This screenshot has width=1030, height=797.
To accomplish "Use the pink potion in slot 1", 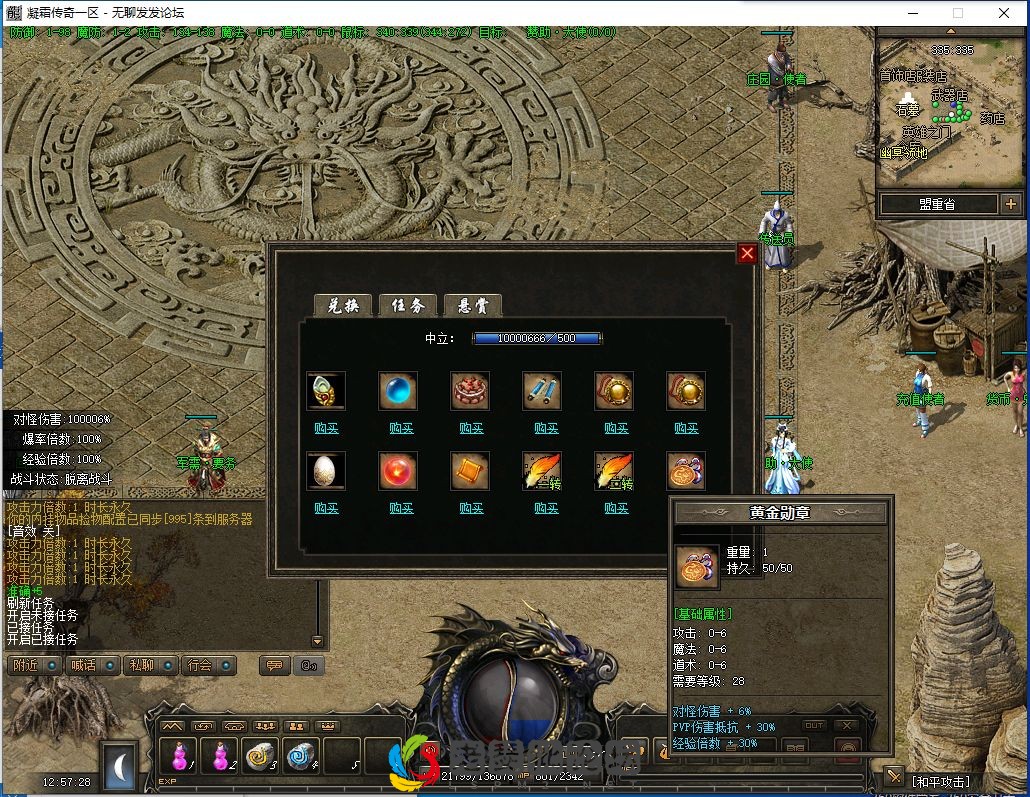I will (x=179, y=758).
